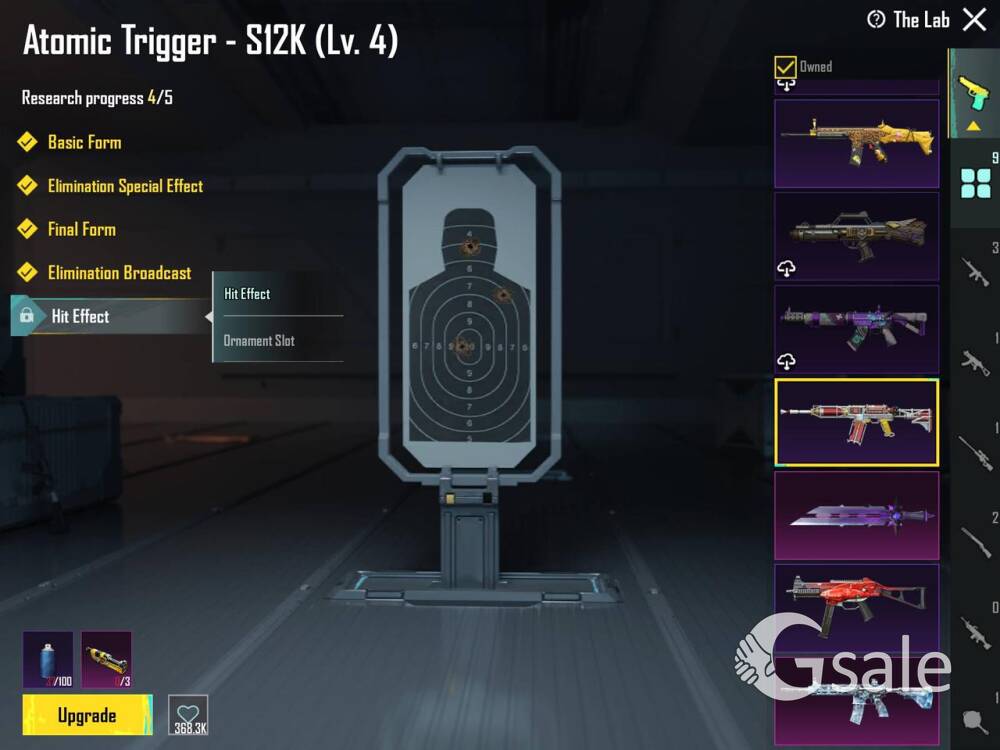This screenshot has height=750, width=1000.
Task: Select the locked Hit Effect stage
Action: pyautogui.click(x=80, y=316)
